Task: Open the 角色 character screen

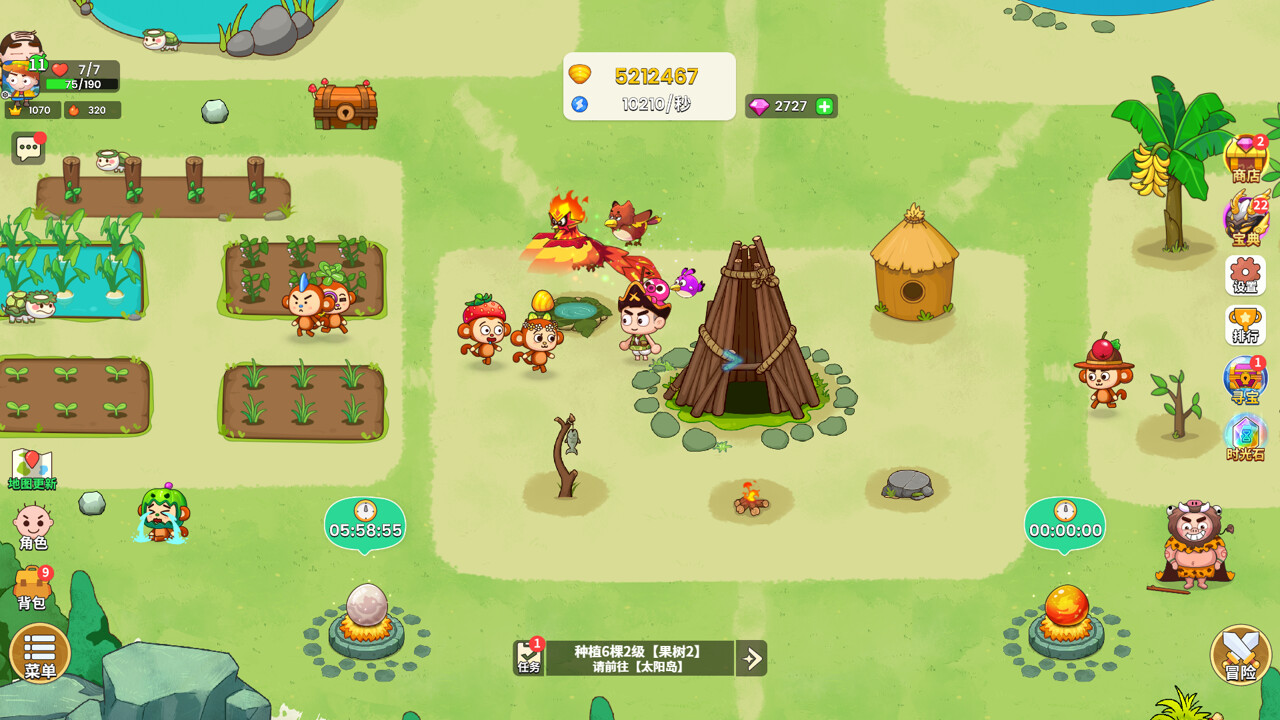Action: 33,527
